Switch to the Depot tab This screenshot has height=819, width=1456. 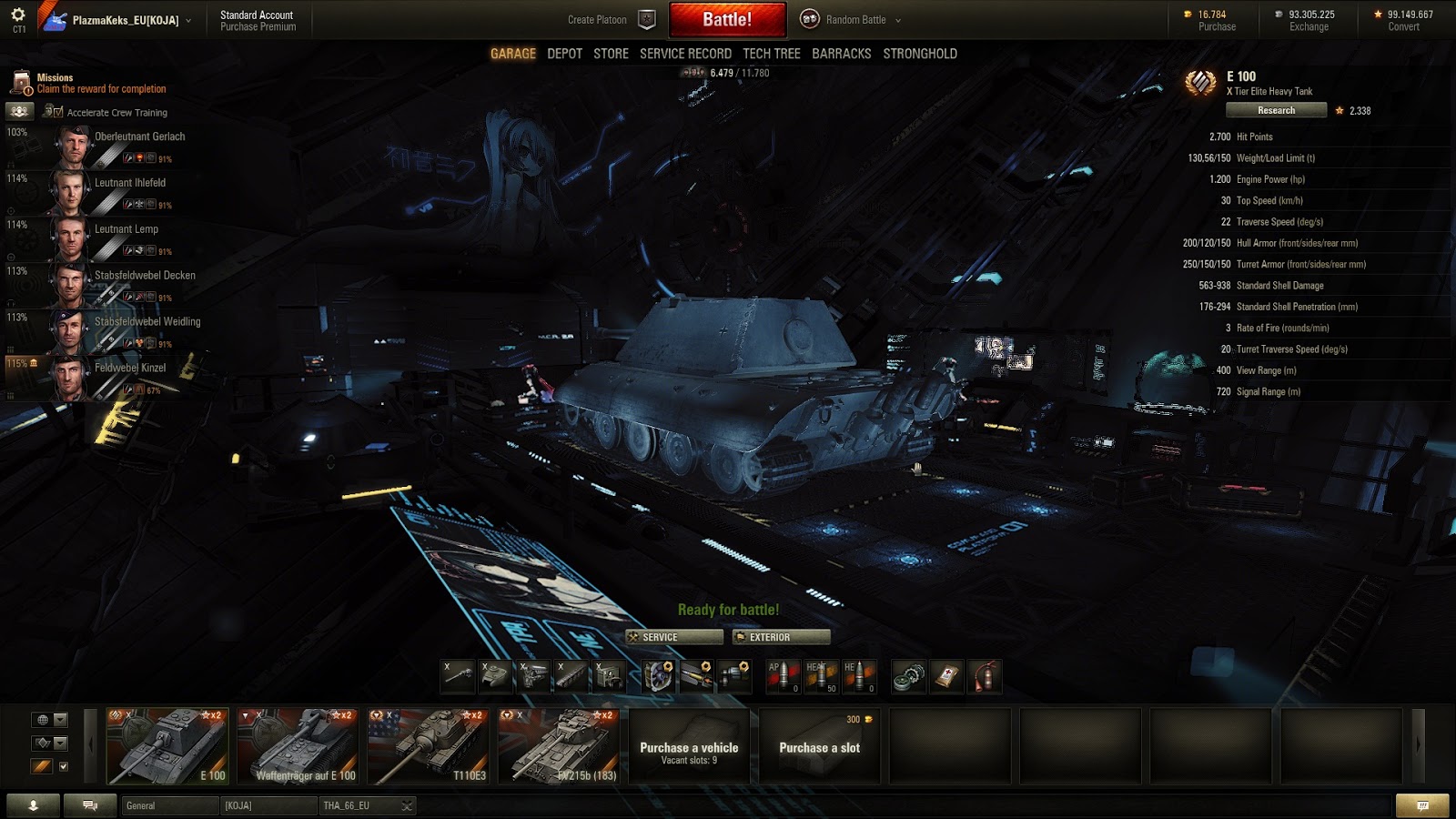pyautogui.click(x=564, y=54)
